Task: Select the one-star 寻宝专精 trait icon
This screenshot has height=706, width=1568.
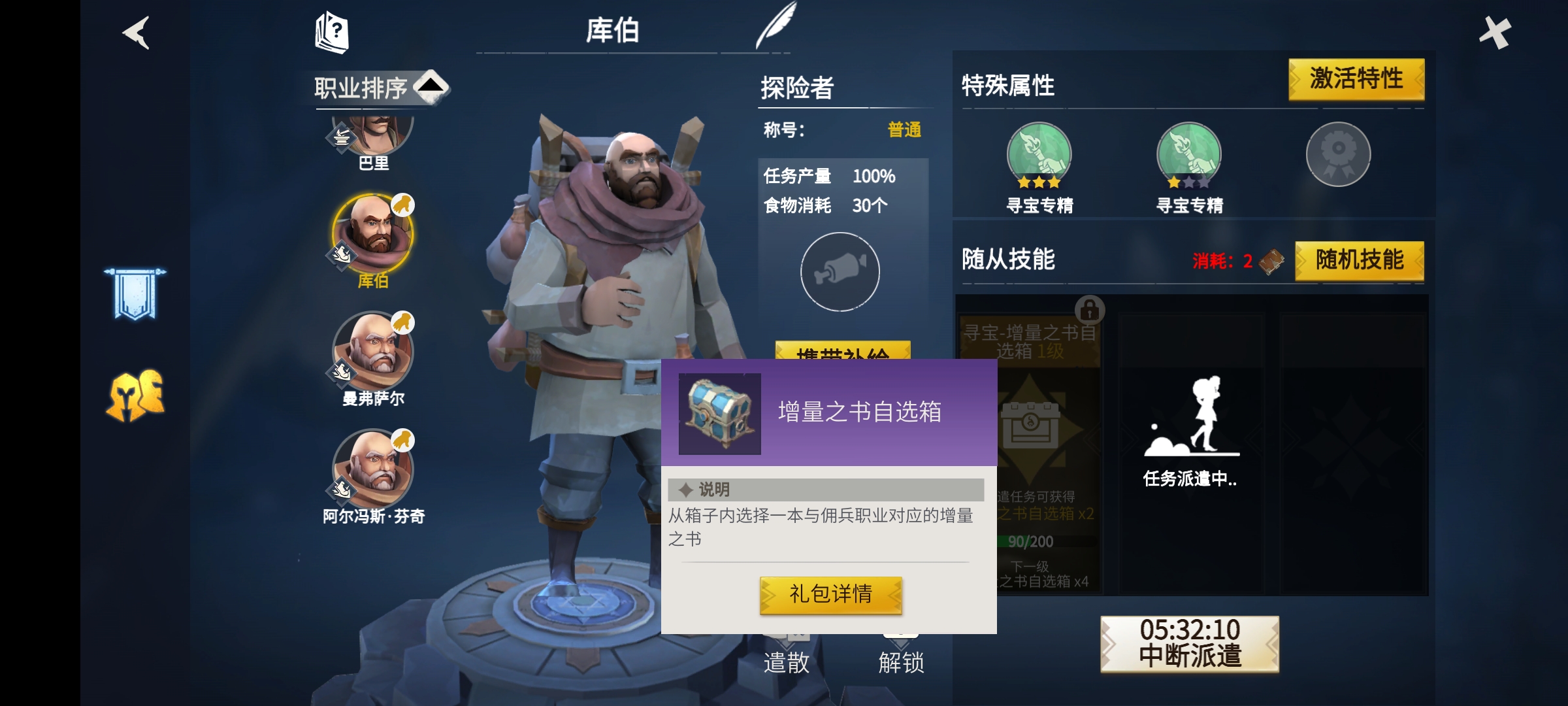Action: [1189, 155]
